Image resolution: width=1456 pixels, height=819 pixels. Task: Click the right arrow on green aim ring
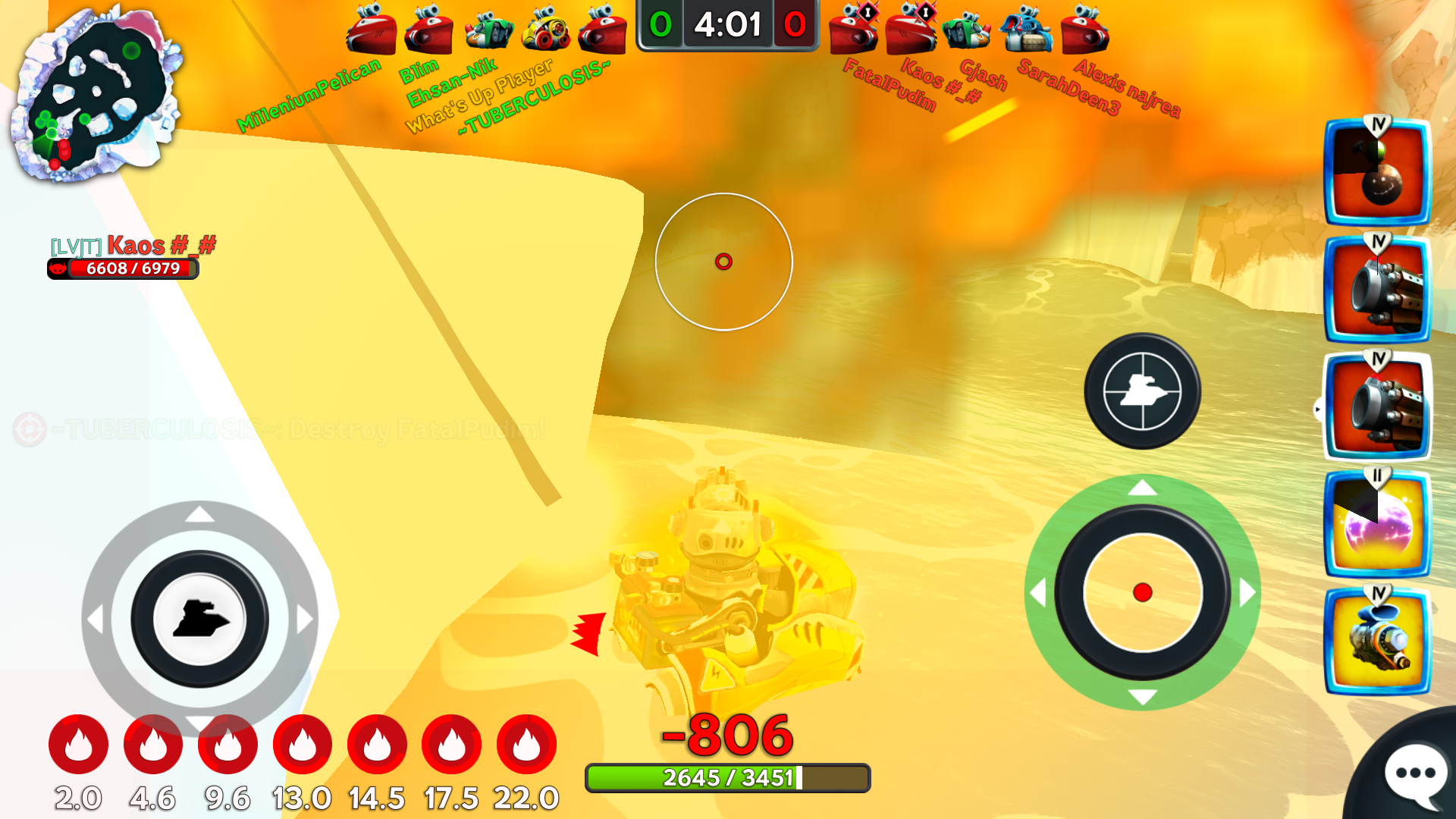1247,592
